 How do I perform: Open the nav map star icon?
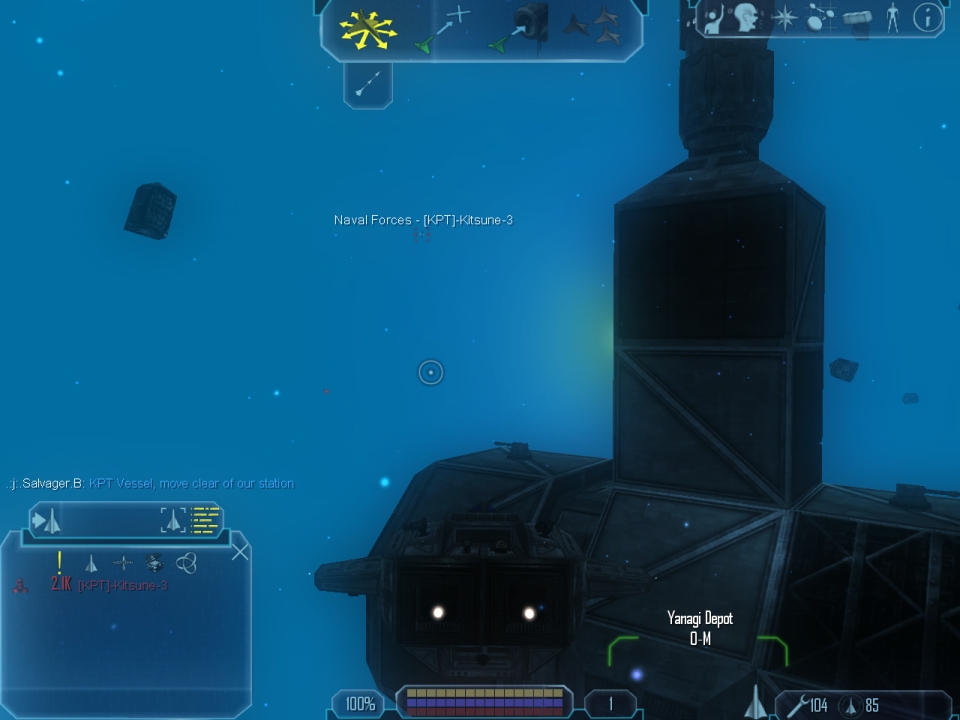784,18
